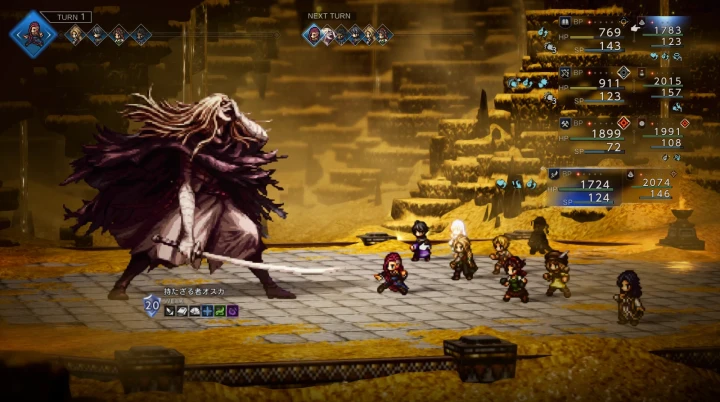Inspect the boss's shield counter showing 20
Viewport: 720px width, 402px height.
(x=152, y=307)
